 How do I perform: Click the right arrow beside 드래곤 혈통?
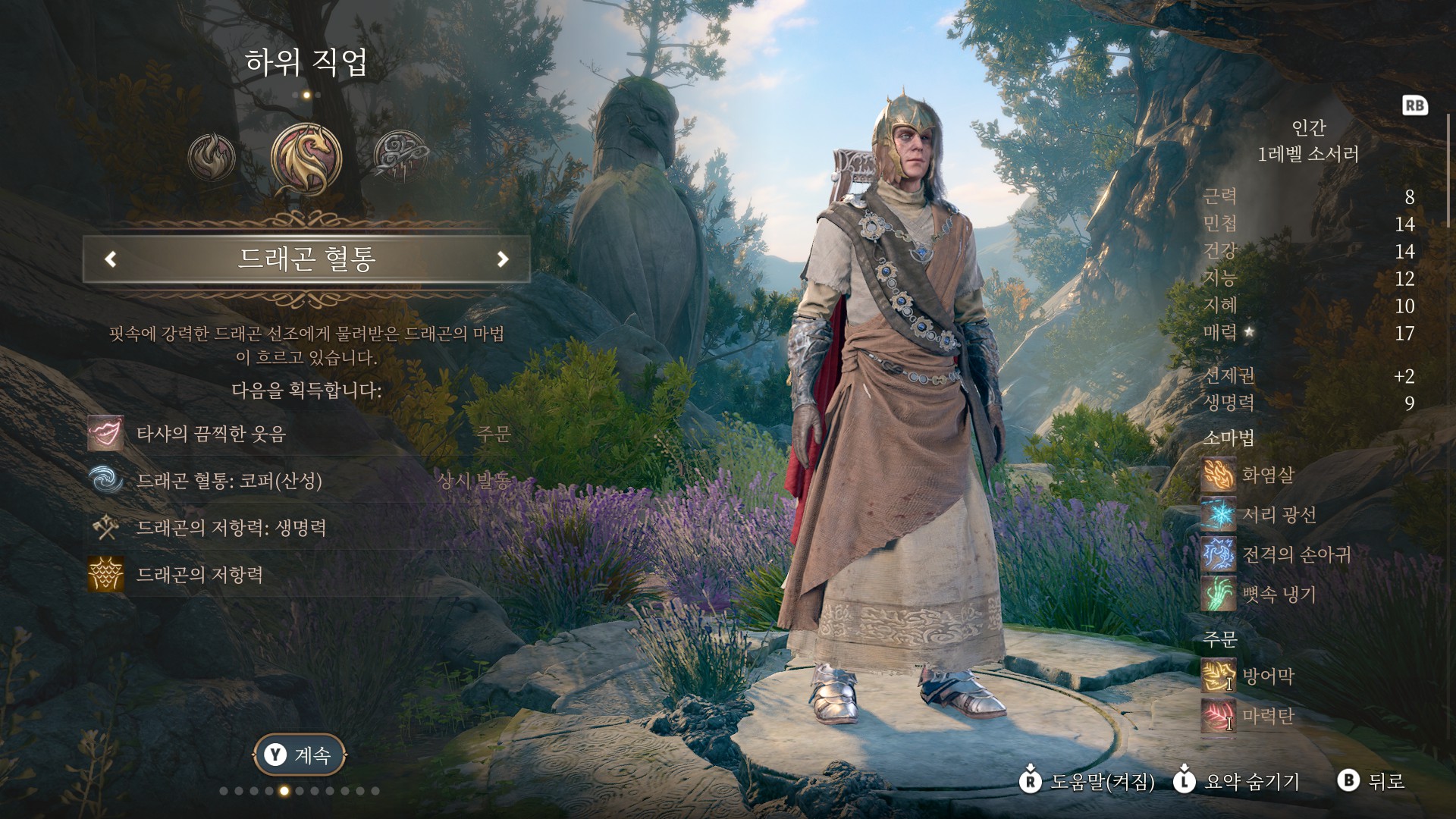(x=502, y=259)
